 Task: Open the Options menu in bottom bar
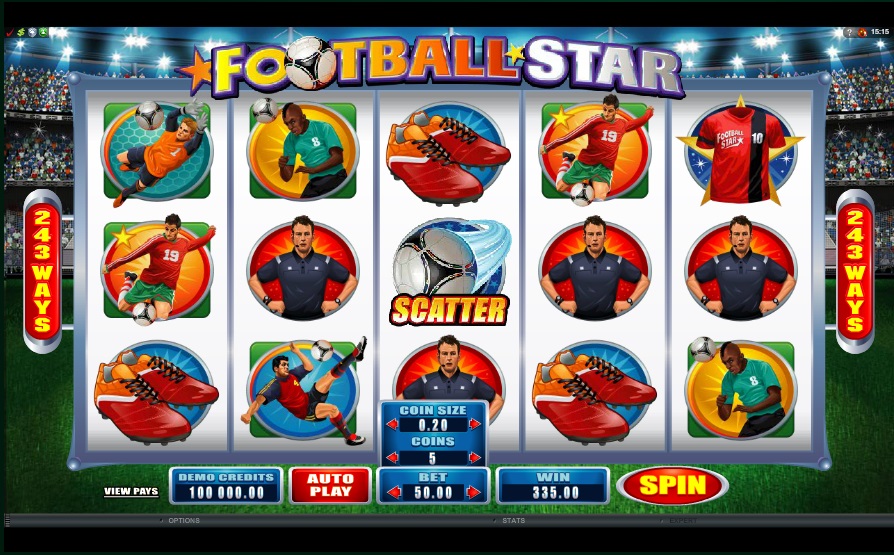click(183, 520)
